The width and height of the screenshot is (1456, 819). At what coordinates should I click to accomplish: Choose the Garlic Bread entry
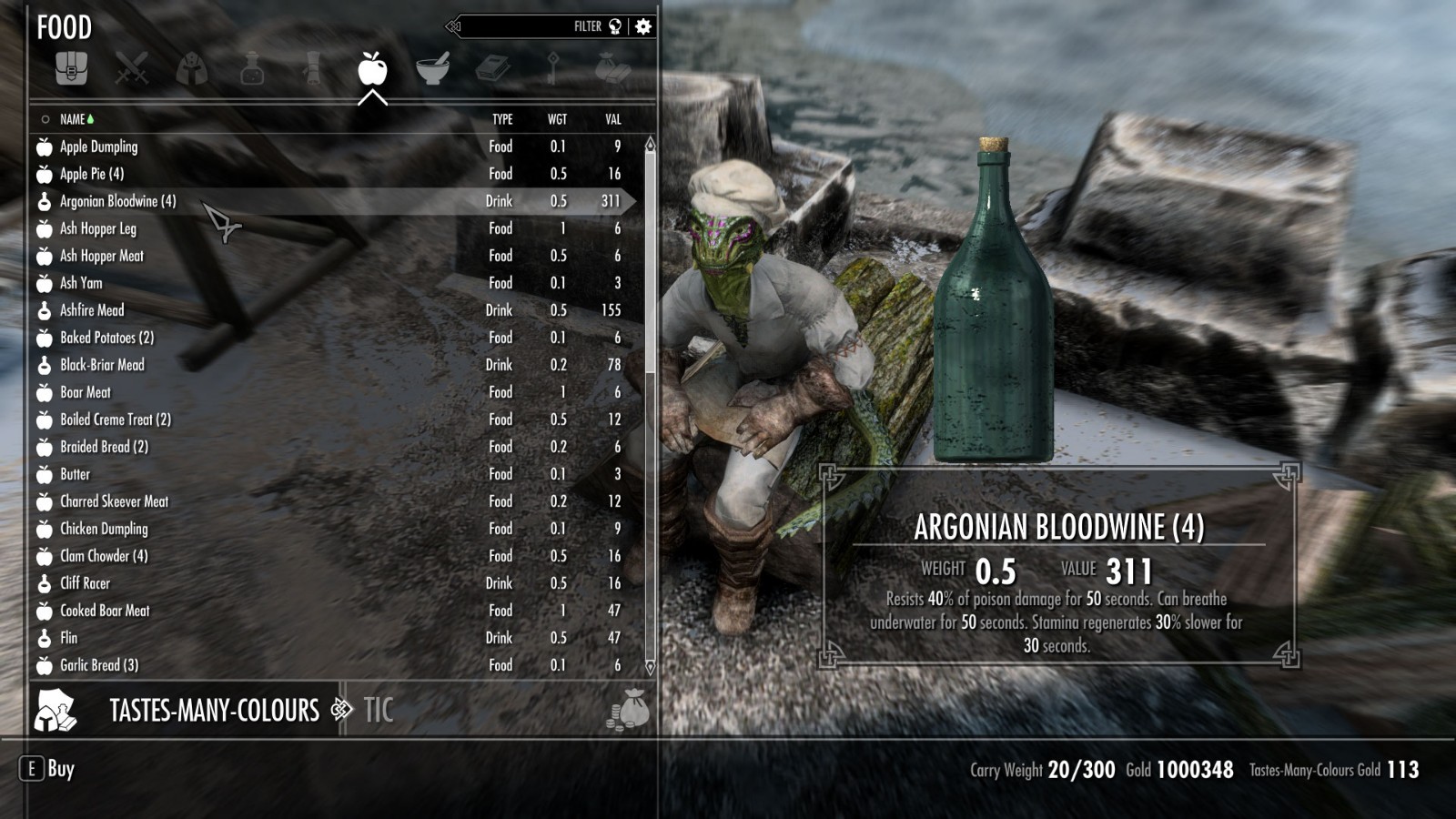(x=99, y=665)
